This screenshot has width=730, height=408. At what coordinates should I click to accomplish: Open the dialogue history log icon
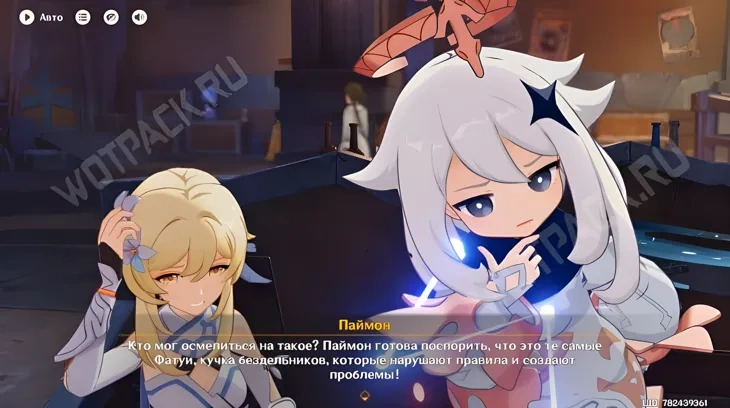coord(83,17)
